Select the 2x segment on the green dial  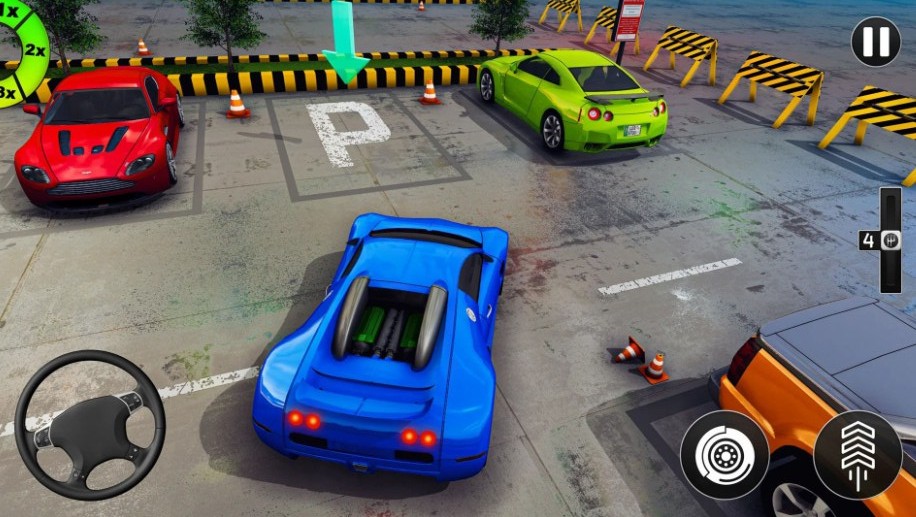34,50
